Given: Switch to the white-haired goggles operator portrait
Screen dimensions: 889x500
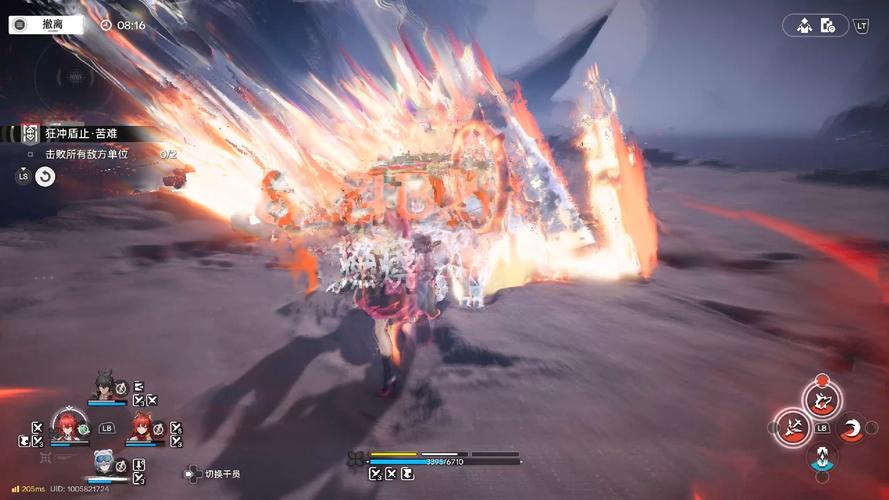Looking at the screenshot, I should pyautogui.click(x=104, y=462).
